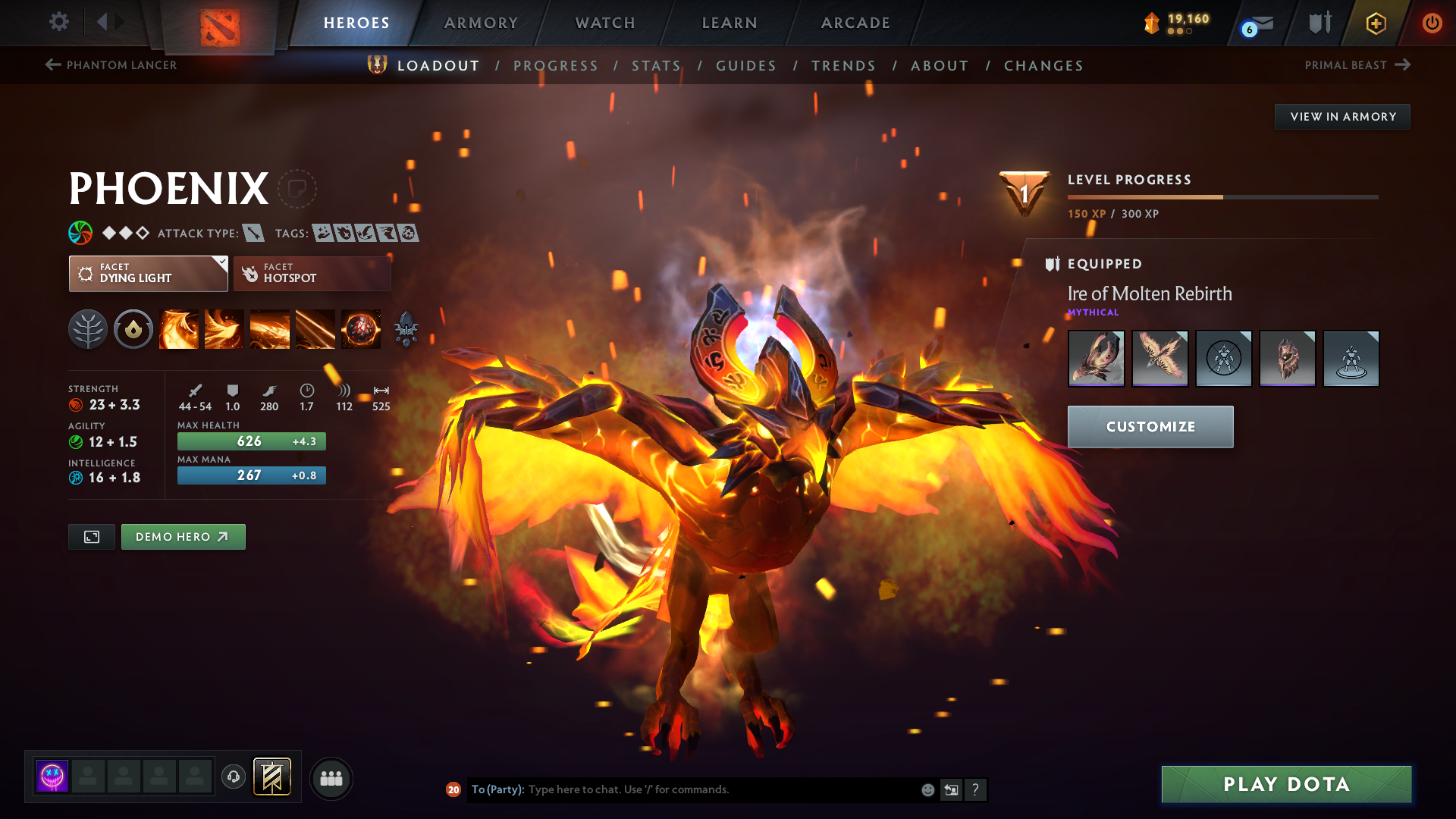The height and width of the screenshot is (819, 1456).
Task: Click the Dota 2 logo in top bar
Action: tap(219, 23)
